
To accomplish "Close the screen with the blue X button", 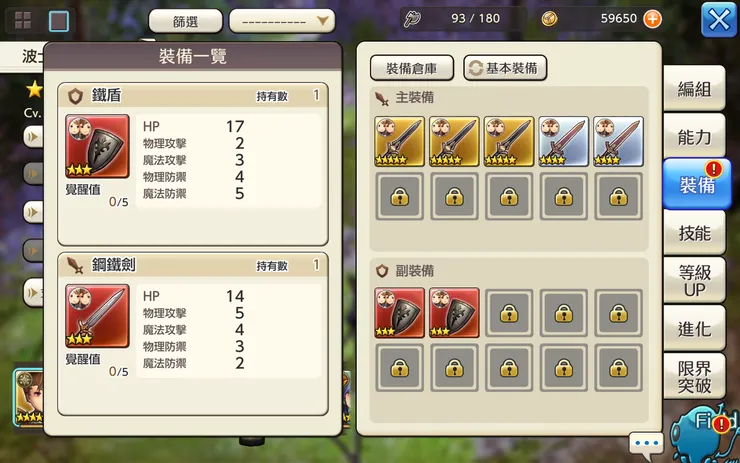I will pos(719,19).
